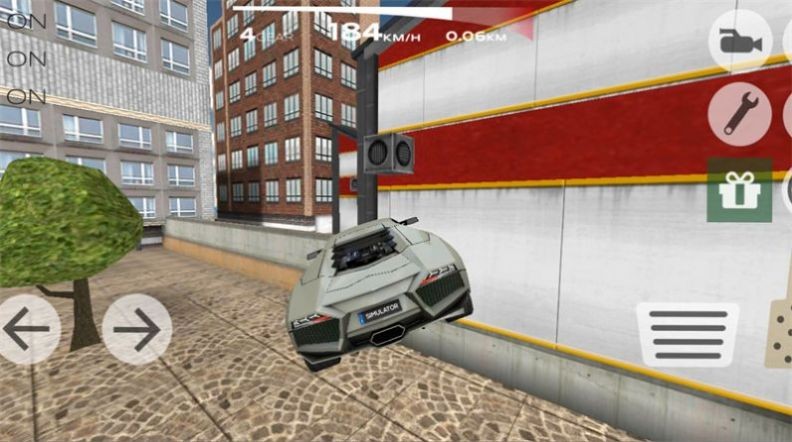This screenshot has width=792, height=442.
Task: Switch view using the camera icon
Action: click(740, 43)
